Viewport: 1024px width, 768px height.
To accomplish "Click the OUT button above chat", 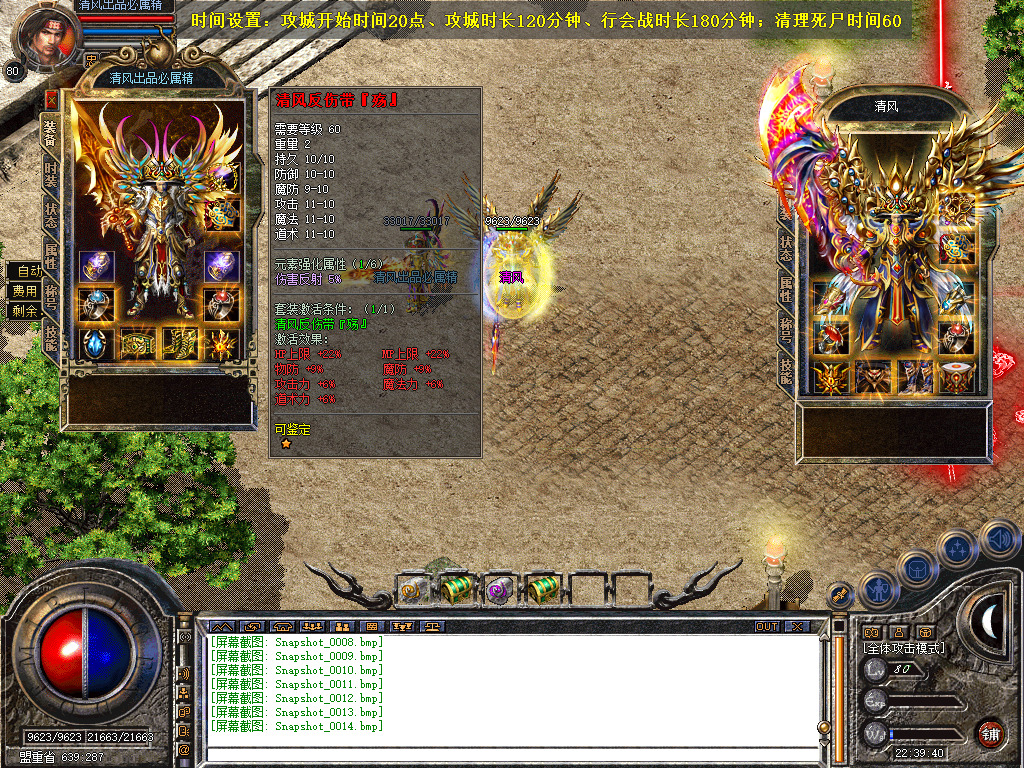I will click(x=766, y=626).
